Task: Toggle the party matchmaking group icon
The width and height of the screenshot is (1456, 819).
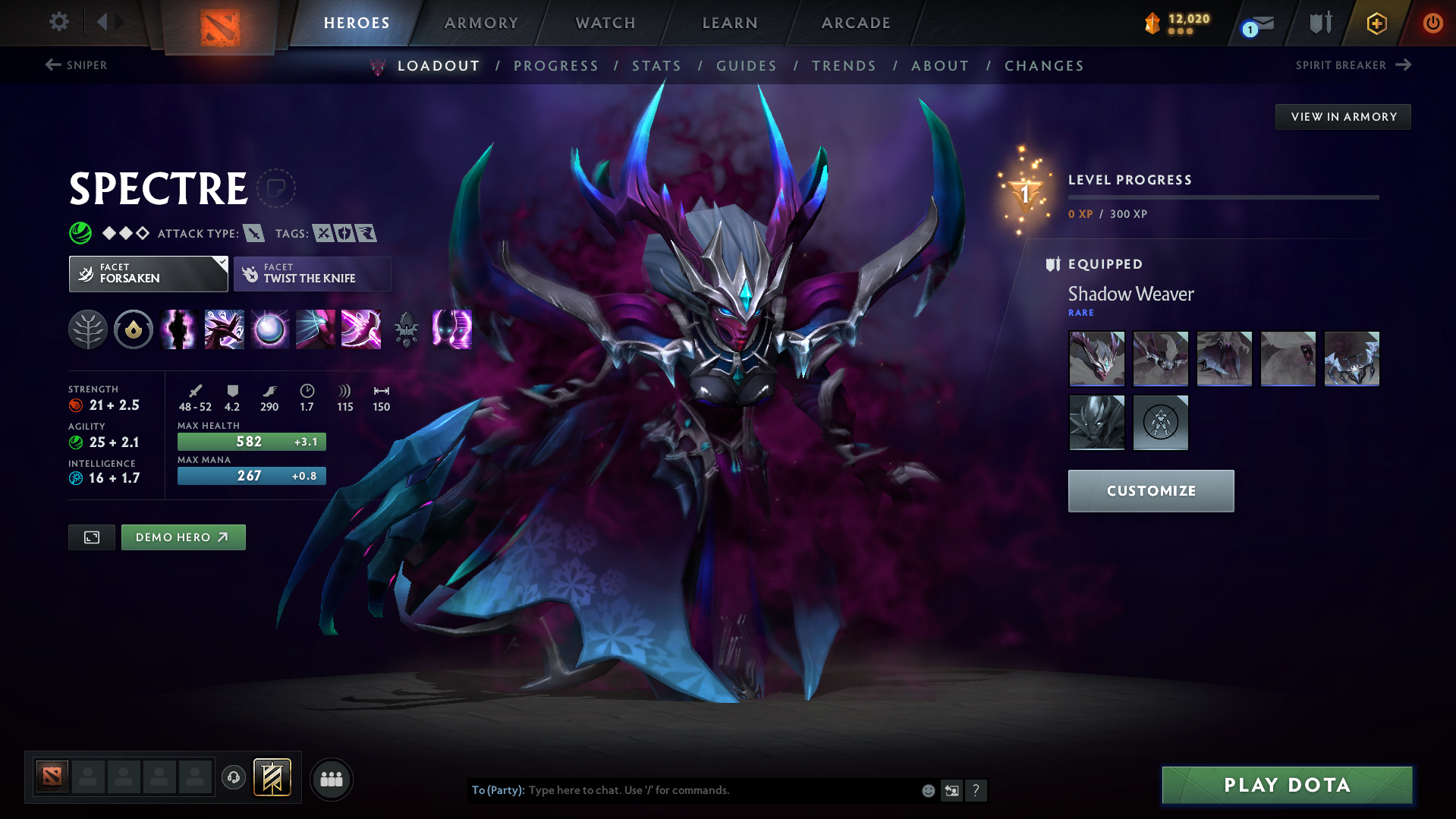Action: [x=332, y=779]
